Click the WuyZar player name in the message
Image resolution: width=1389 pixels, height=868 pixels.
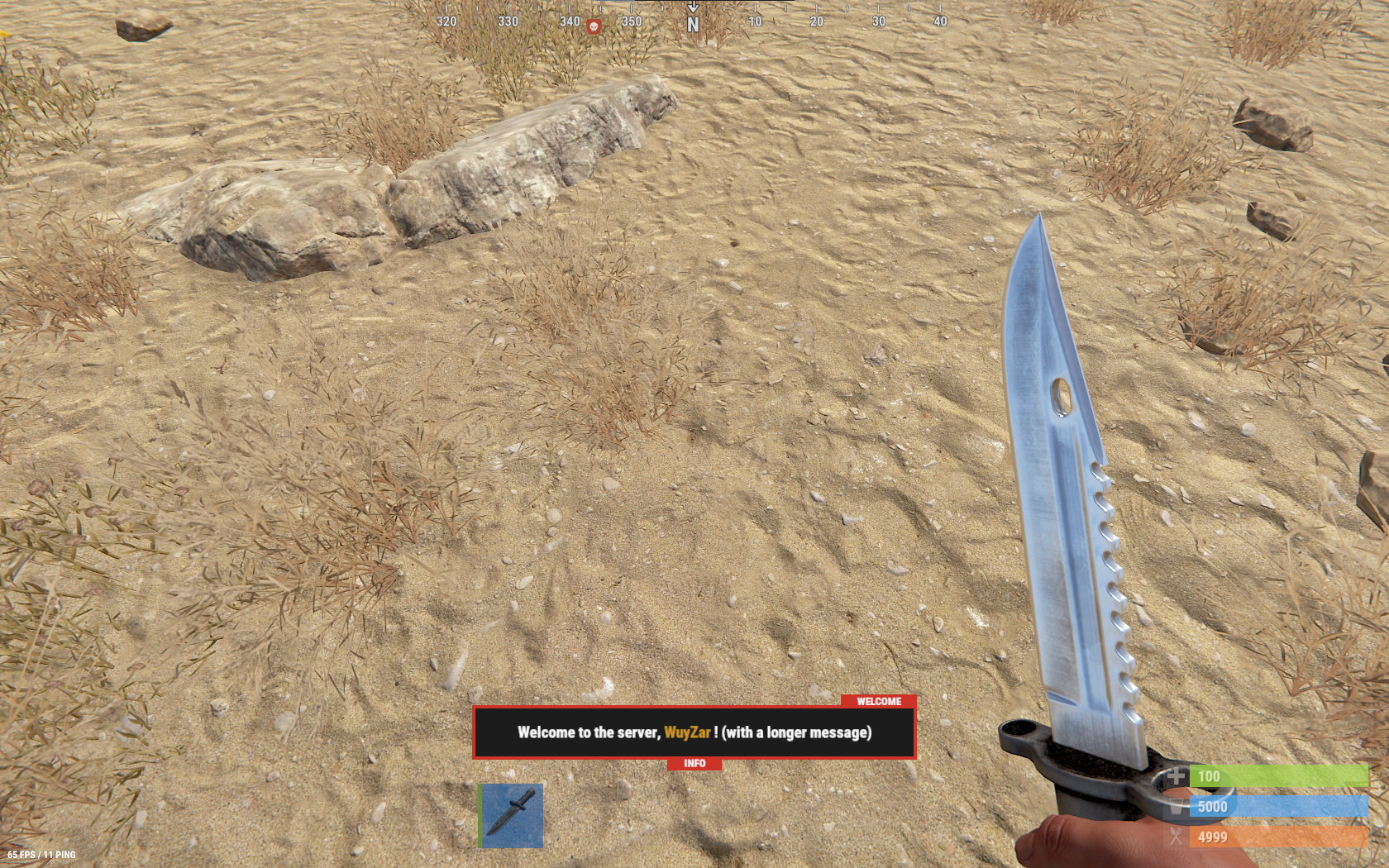coord(688,732)
